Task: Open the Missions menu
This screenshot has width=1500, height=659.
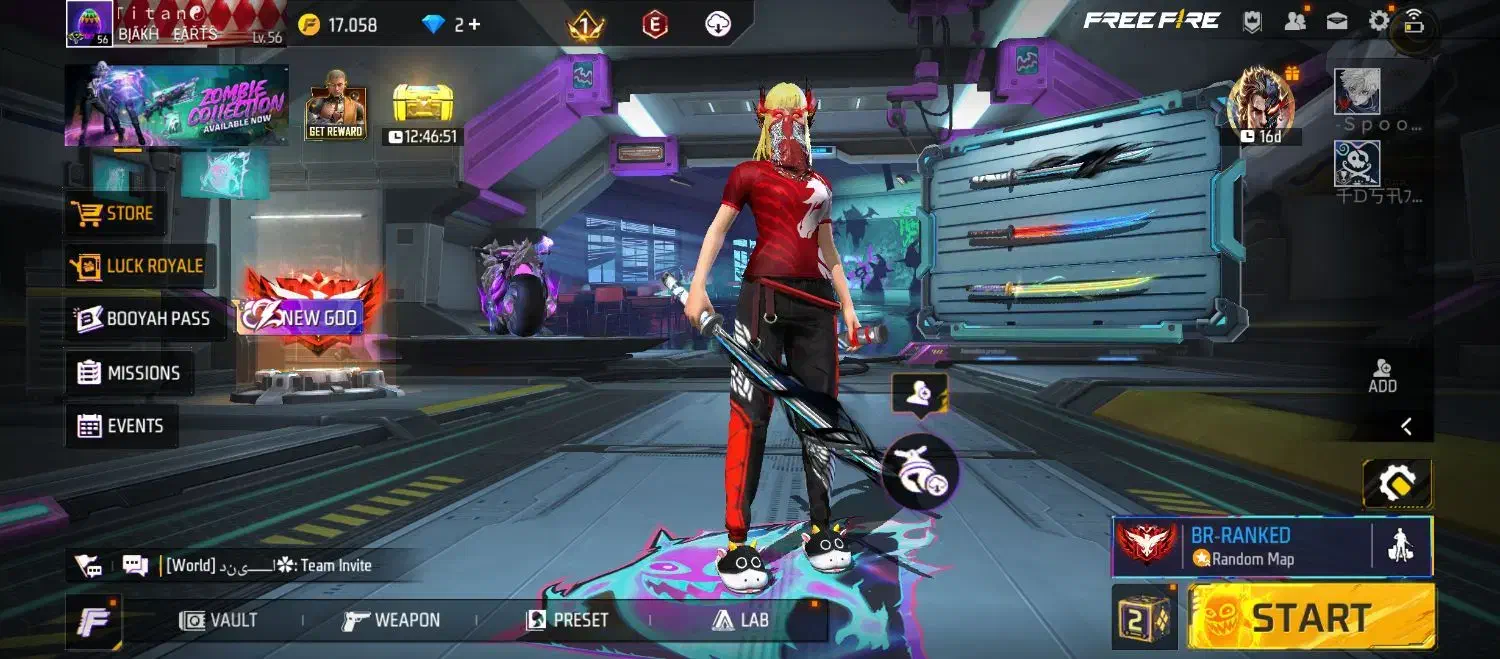Action: click(129, 373)
